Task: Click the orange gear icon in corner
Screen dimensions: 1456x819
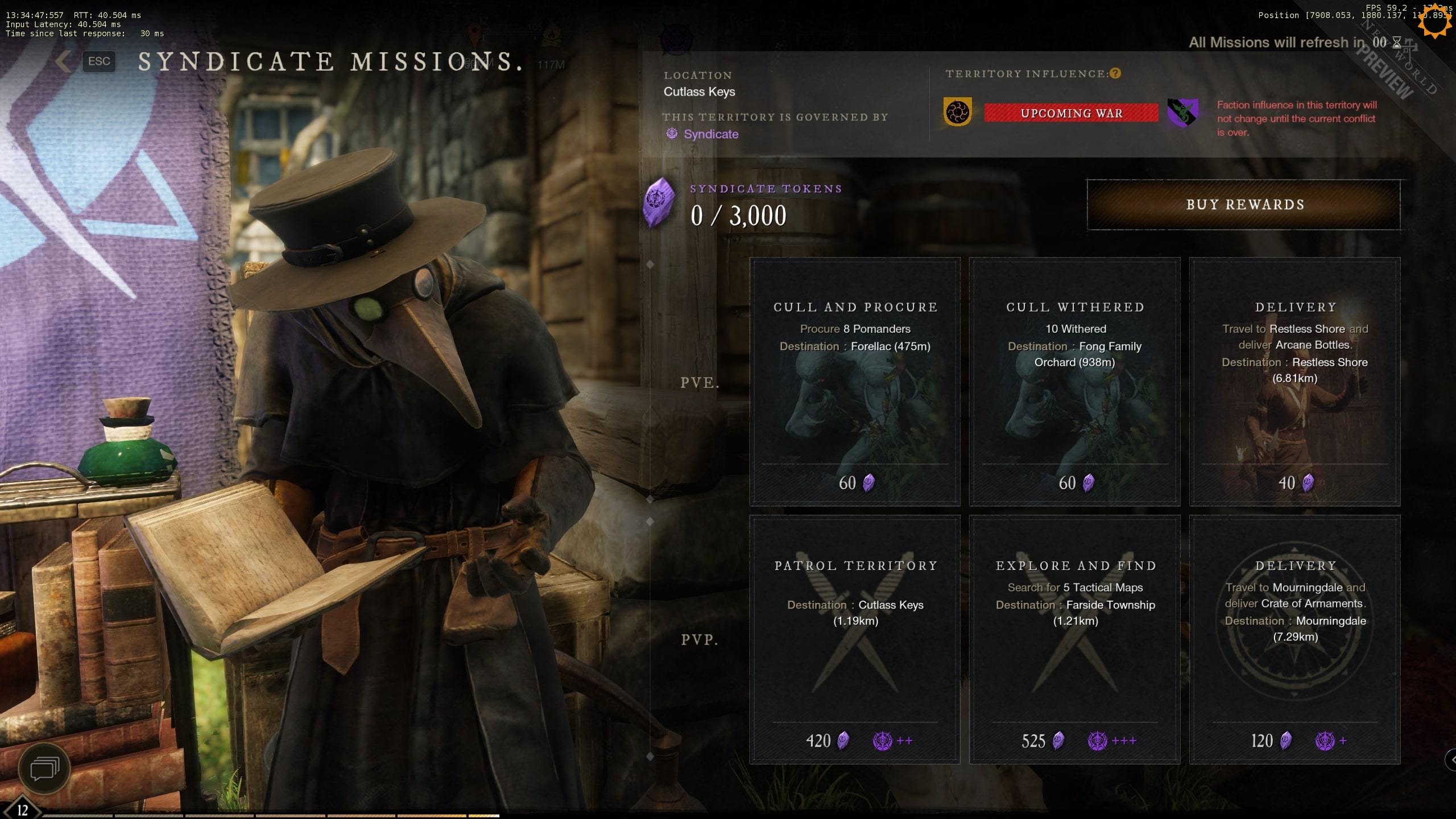Action: click(1433, 22)
